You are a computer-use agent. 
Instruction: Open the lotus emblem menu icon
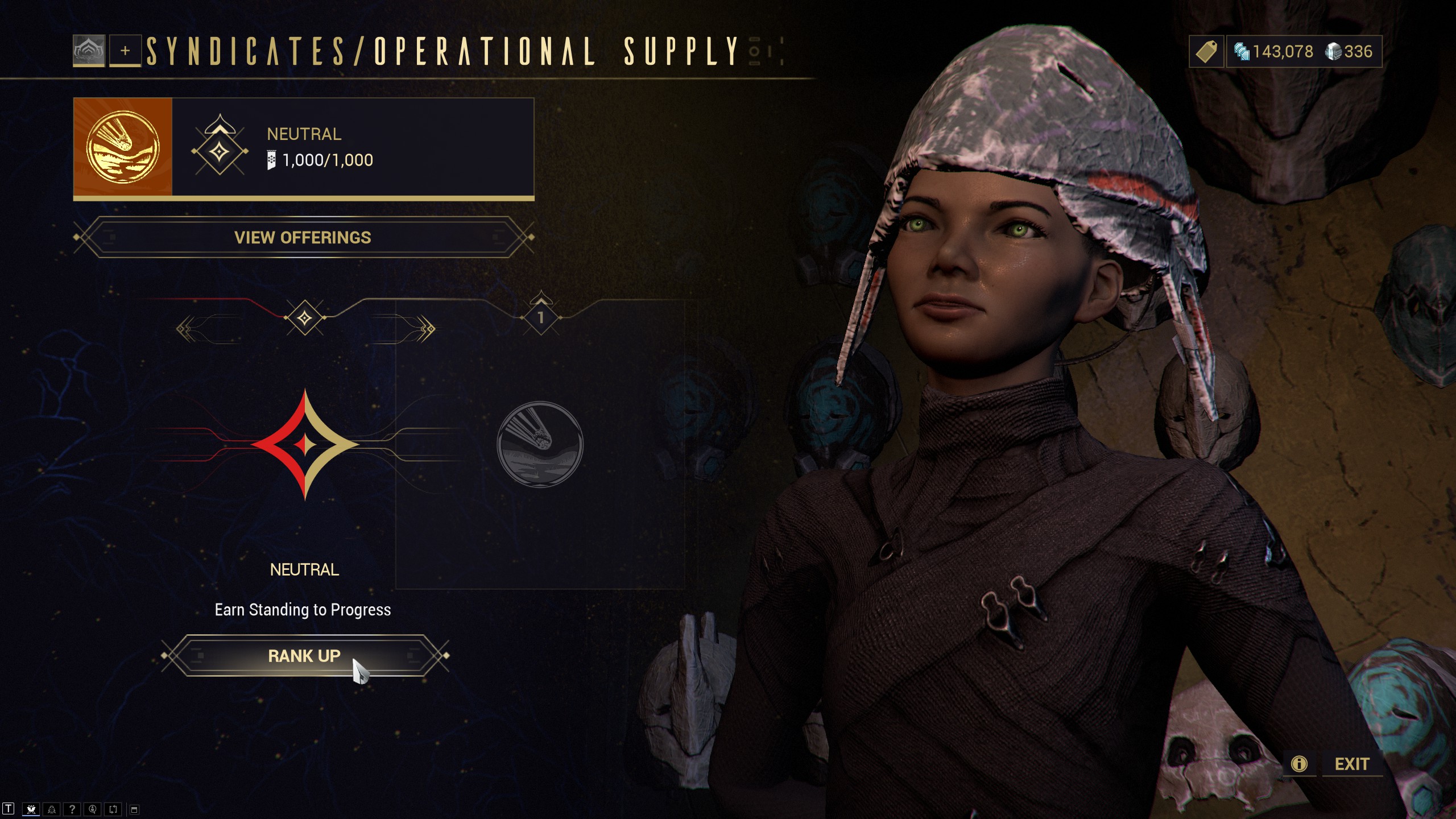click(x=89, y=51)
